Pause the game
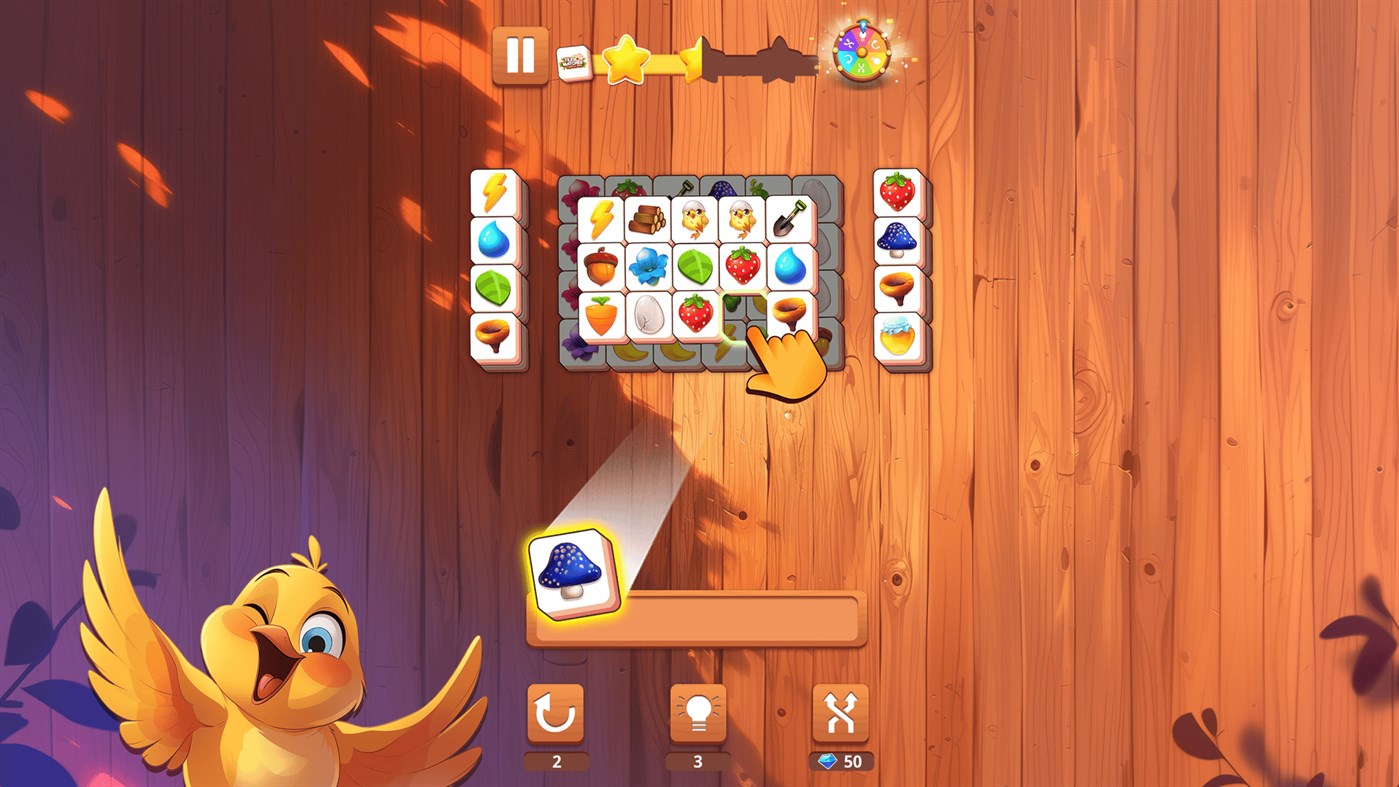 521,57
